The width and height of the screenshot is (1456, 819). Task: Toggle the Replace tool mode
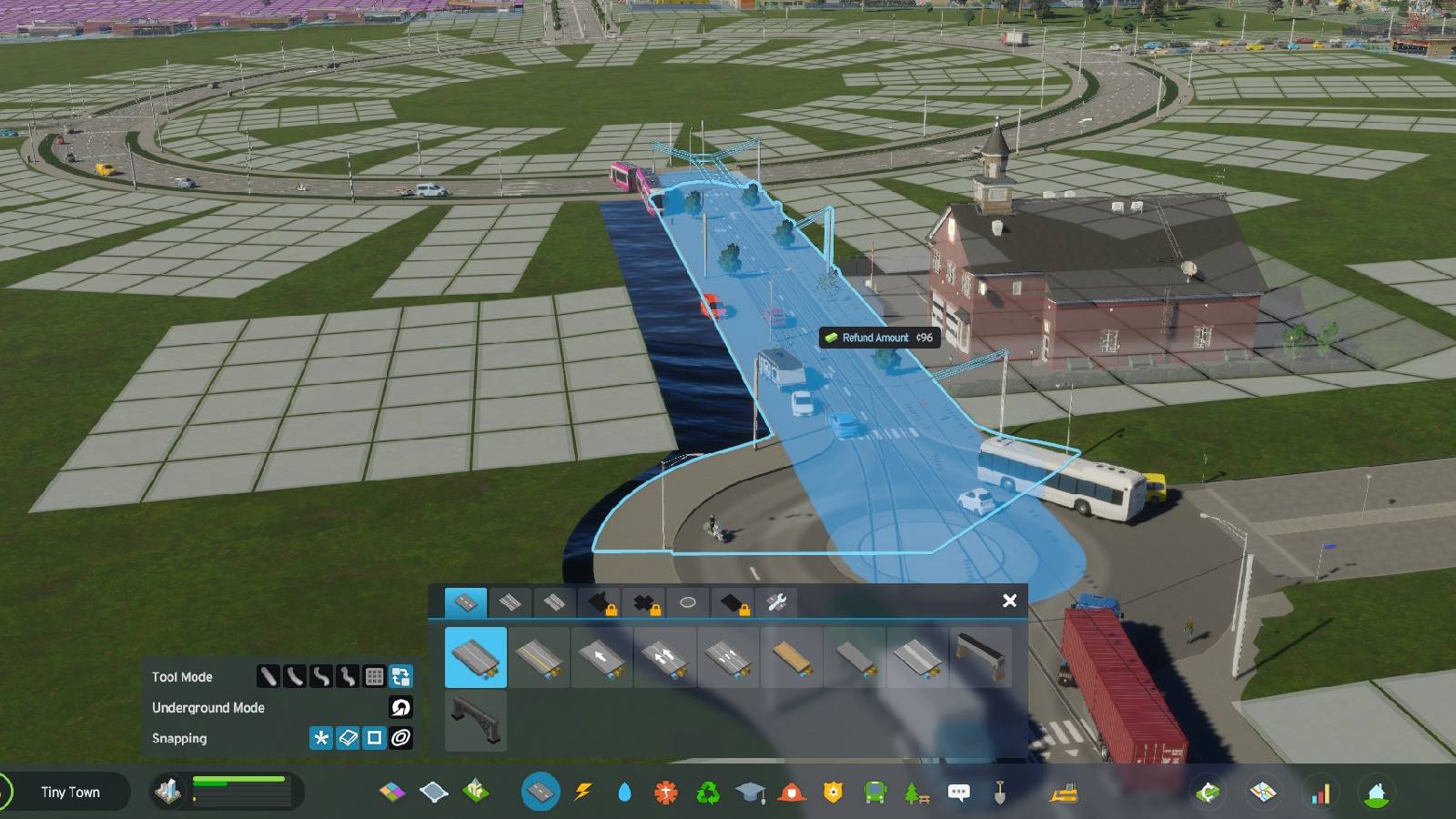400,677
